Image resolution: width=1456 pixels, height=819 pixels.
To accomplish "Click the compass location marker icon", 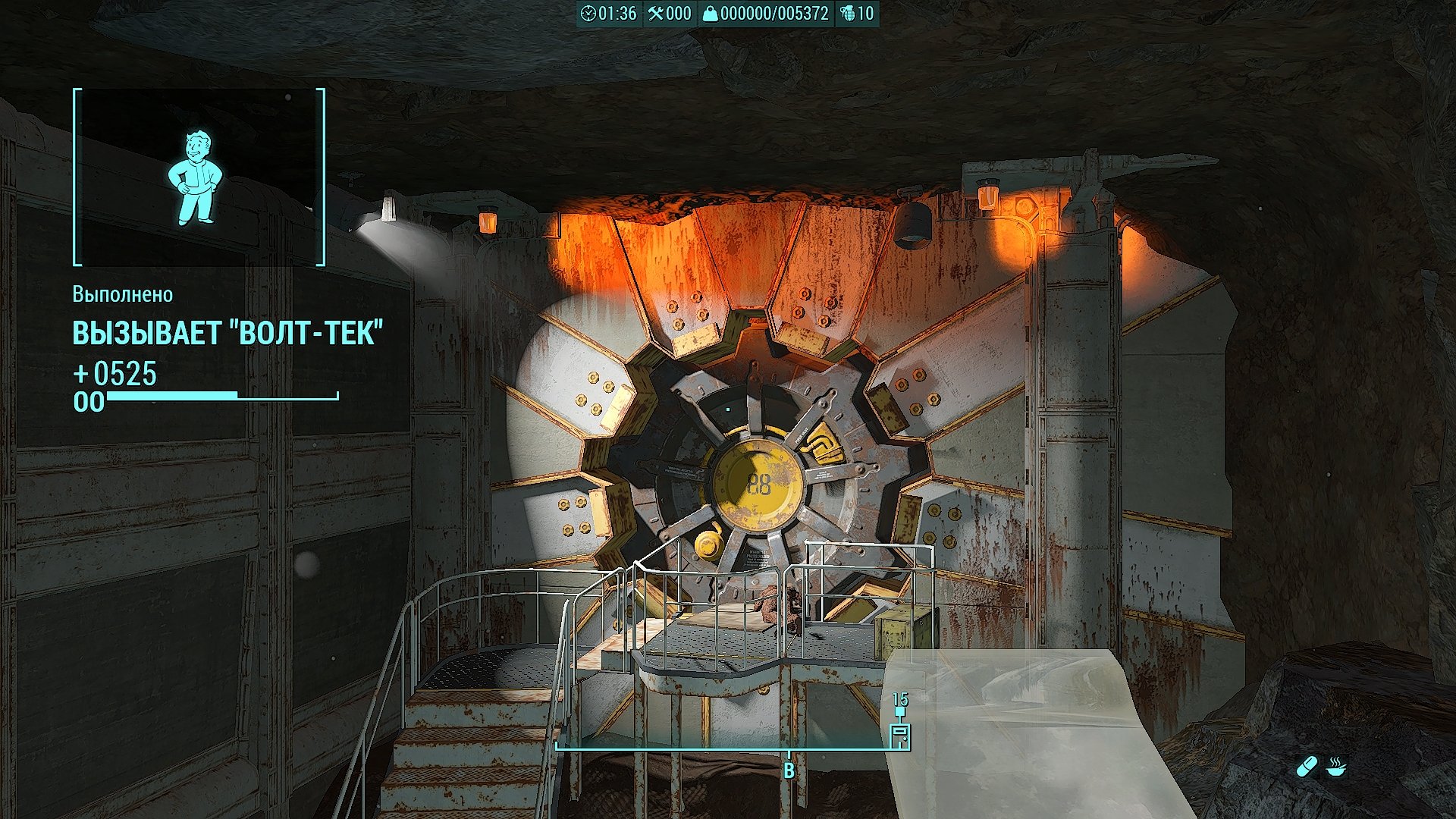I will tap(900, 736).
